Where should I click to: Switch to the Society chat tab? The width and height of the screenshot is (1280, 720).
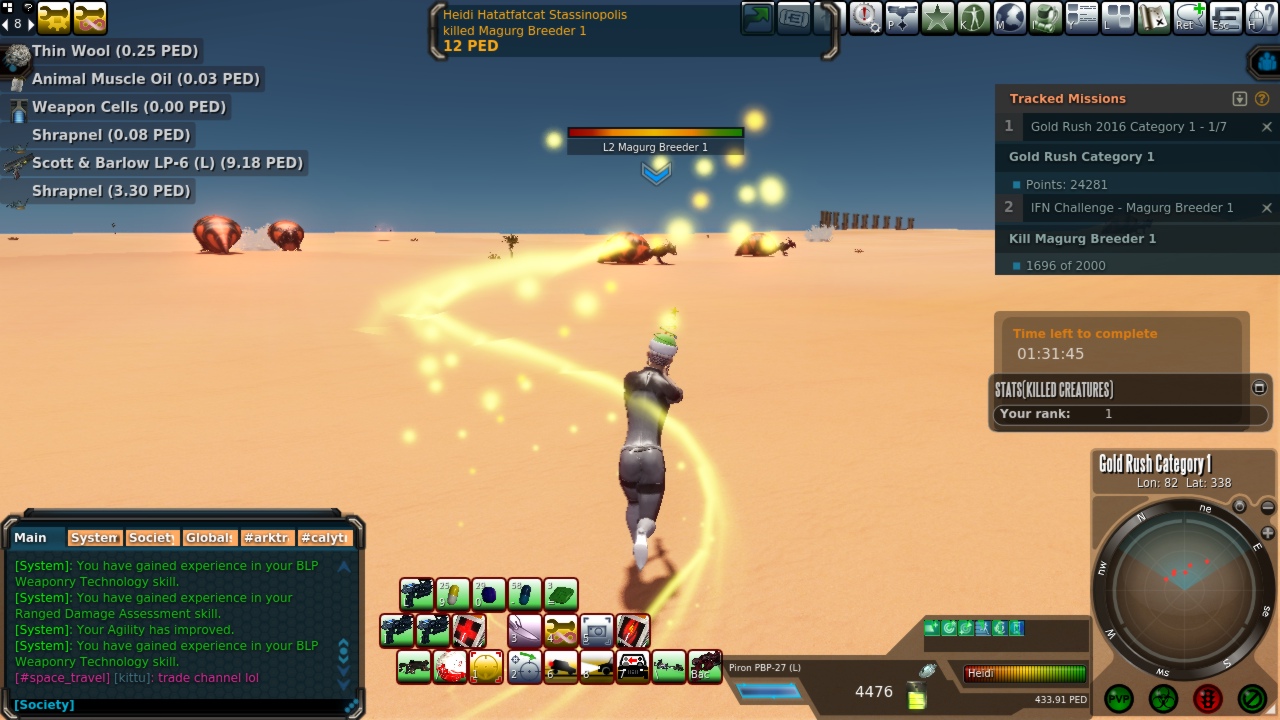coord(152,538)
